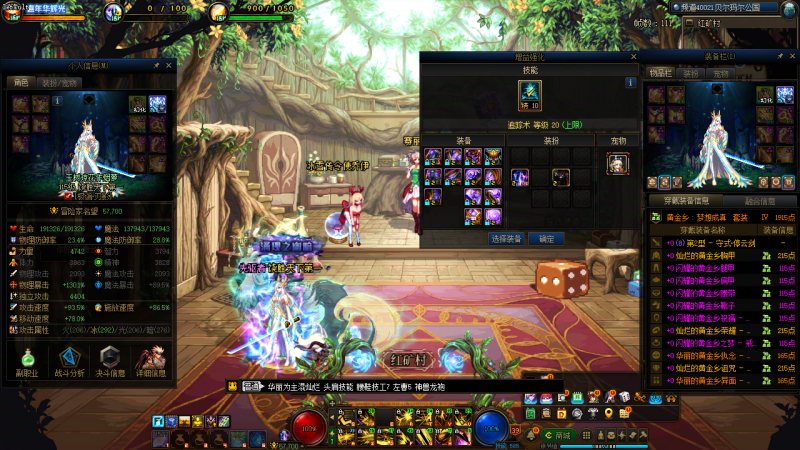The image size is (800, 450).
Task: Open 决斗信息 duel info
Action: (110, 362)
